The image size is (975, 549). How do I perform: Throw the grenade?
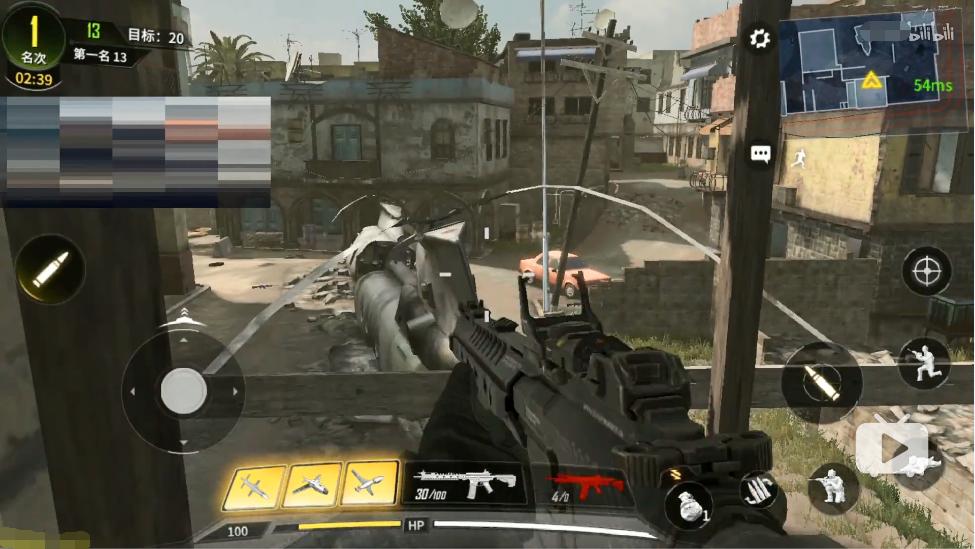tap(688, 504)
